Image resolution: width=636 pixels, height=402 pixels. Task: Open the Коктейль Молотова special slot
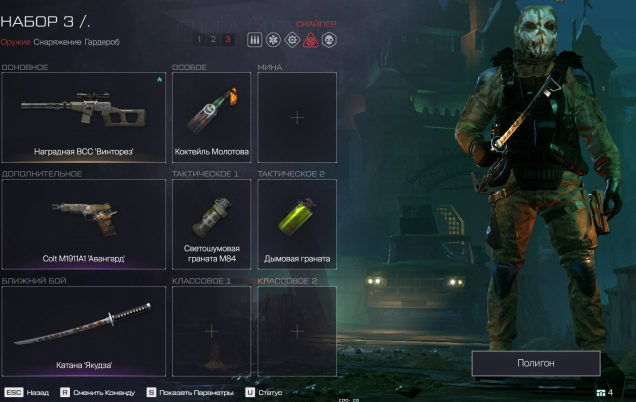click(211, 118)
